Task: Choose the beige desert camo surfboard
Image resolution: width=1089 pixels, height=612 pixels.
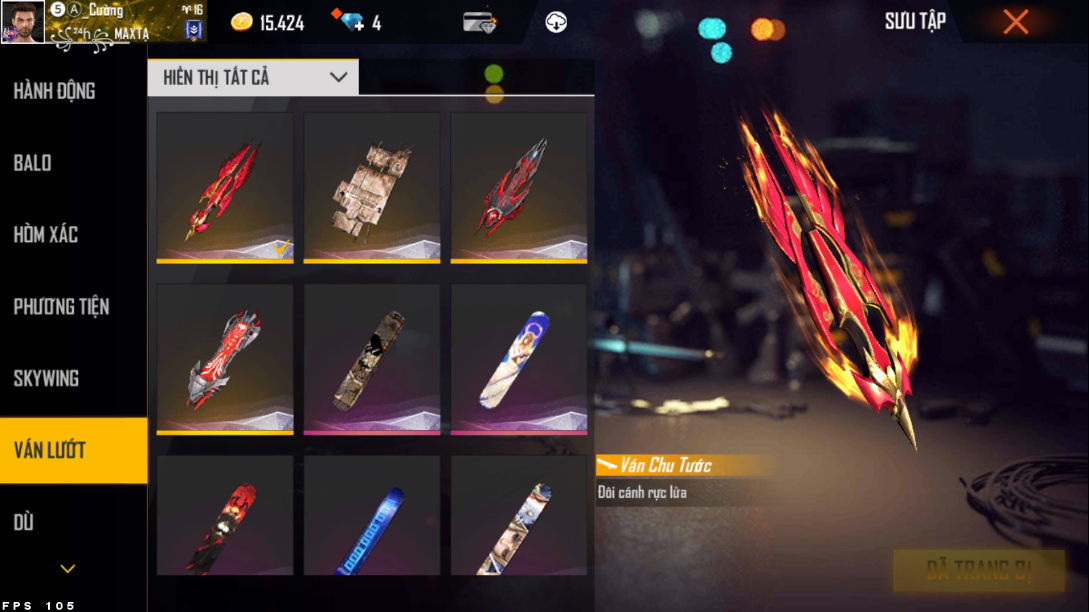Action: (x=371, y=187)
